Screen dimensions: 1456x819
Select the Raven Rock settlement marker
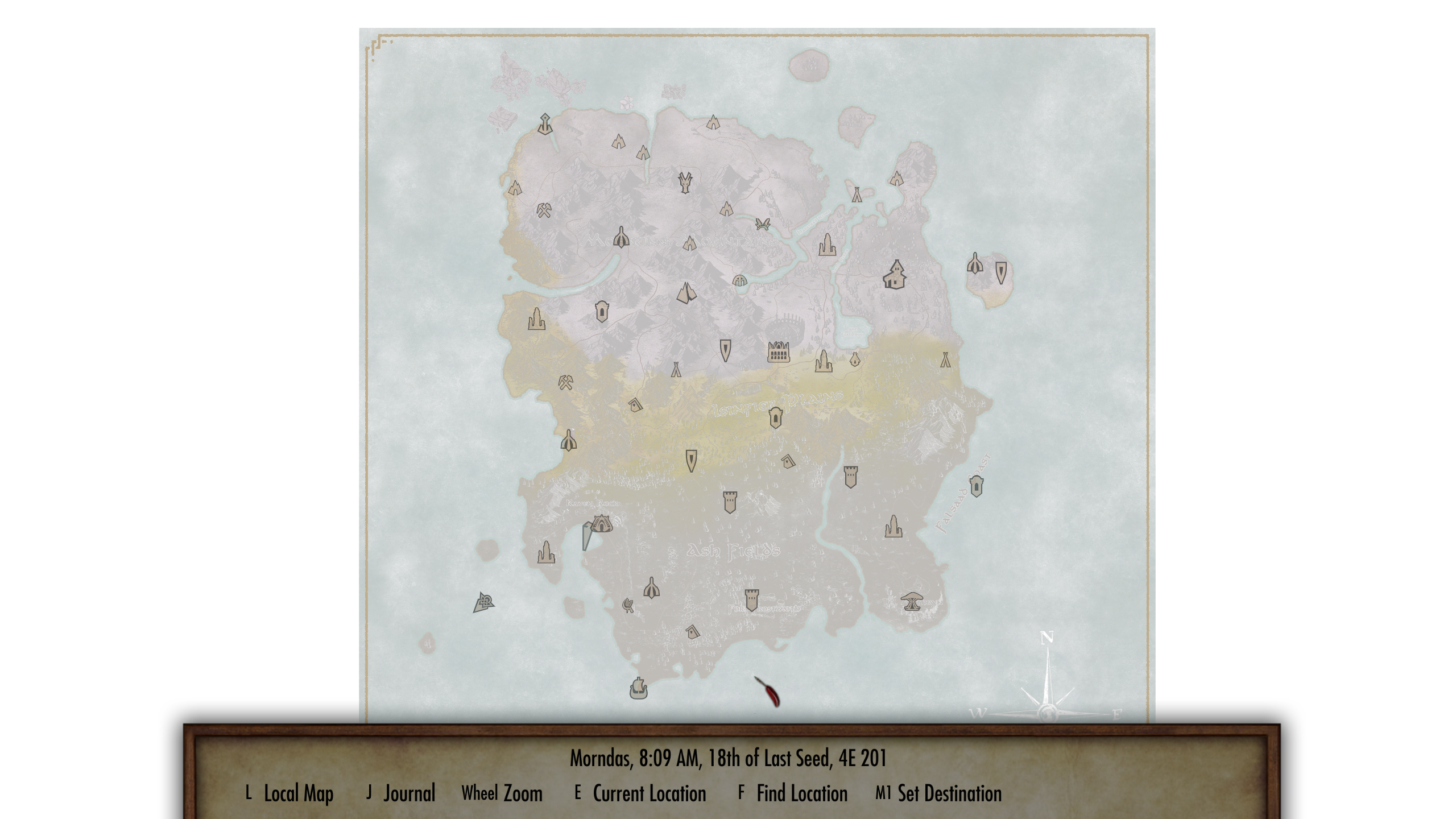pyautogui.click(x=602, y=524)
